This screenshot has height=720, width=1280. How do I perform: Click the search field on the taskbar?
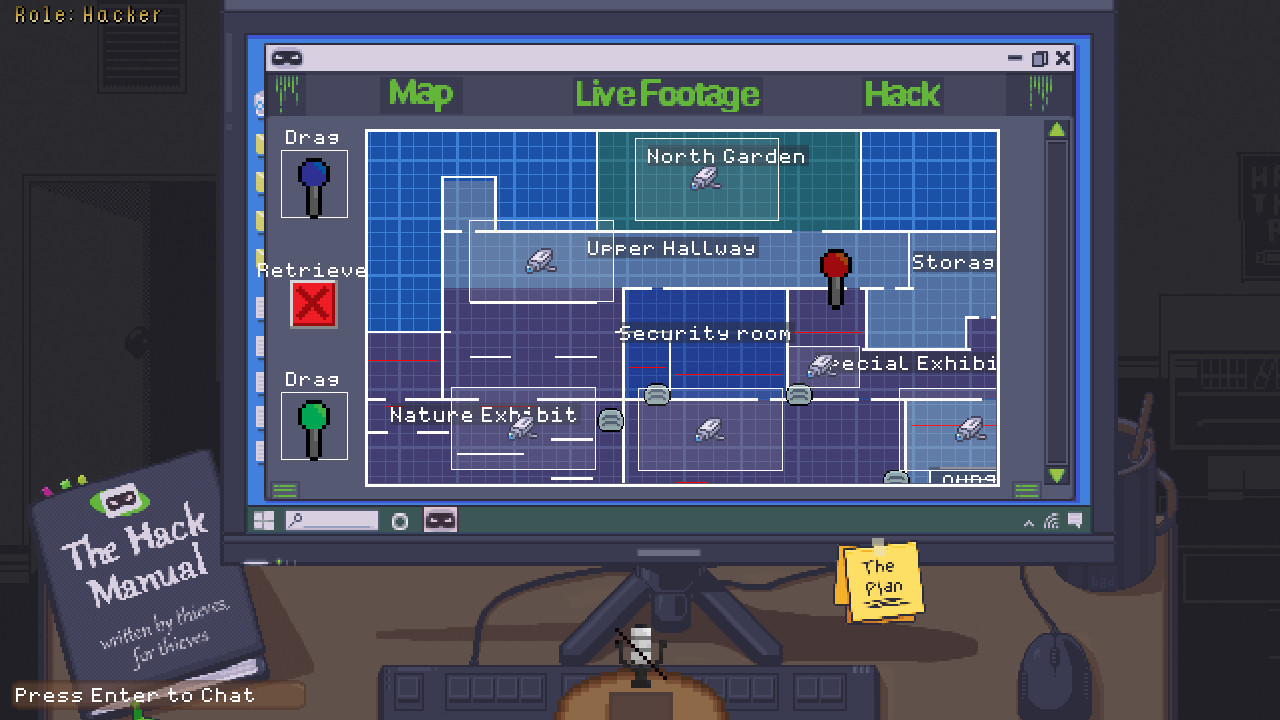coord(333,519)
